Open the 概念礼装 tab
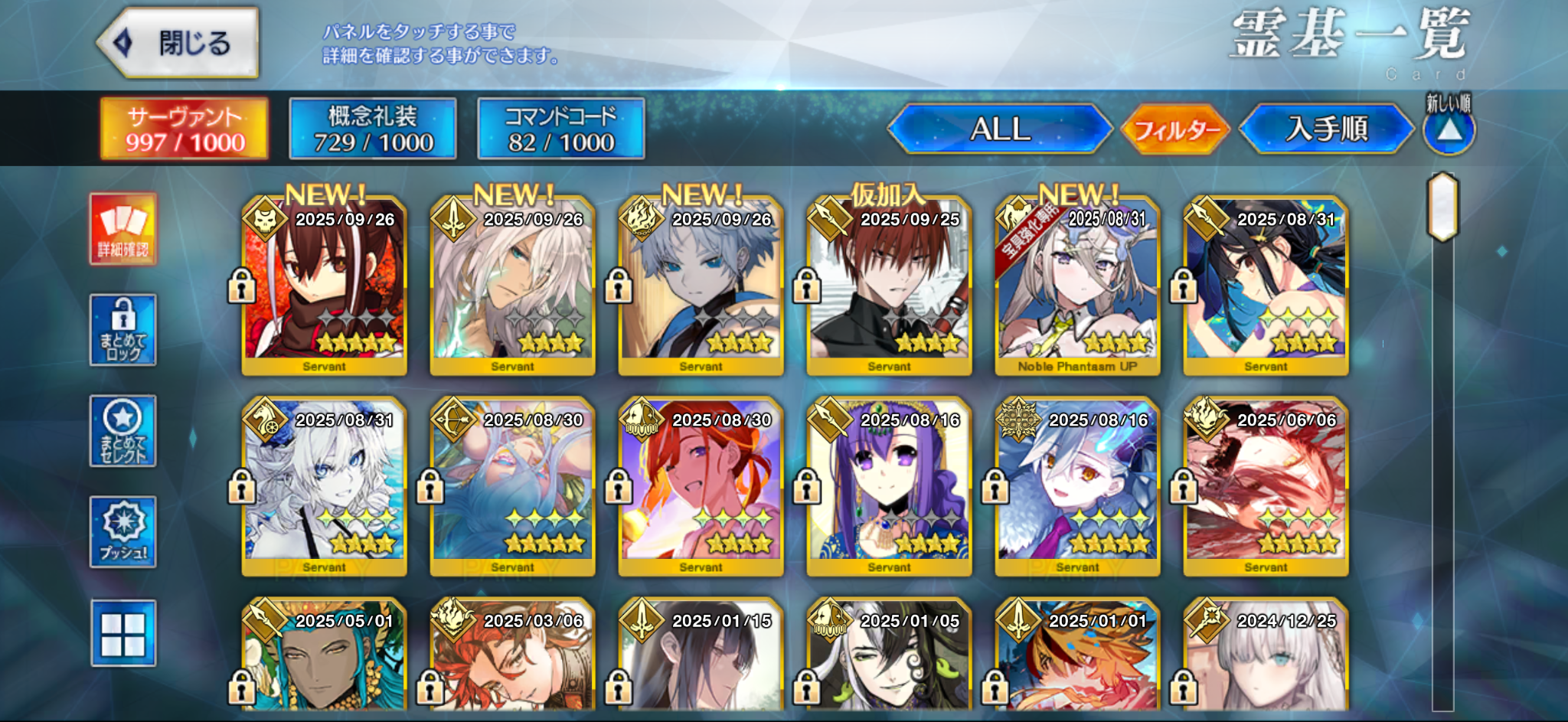1568x722 pixels. tap(373, 129)
